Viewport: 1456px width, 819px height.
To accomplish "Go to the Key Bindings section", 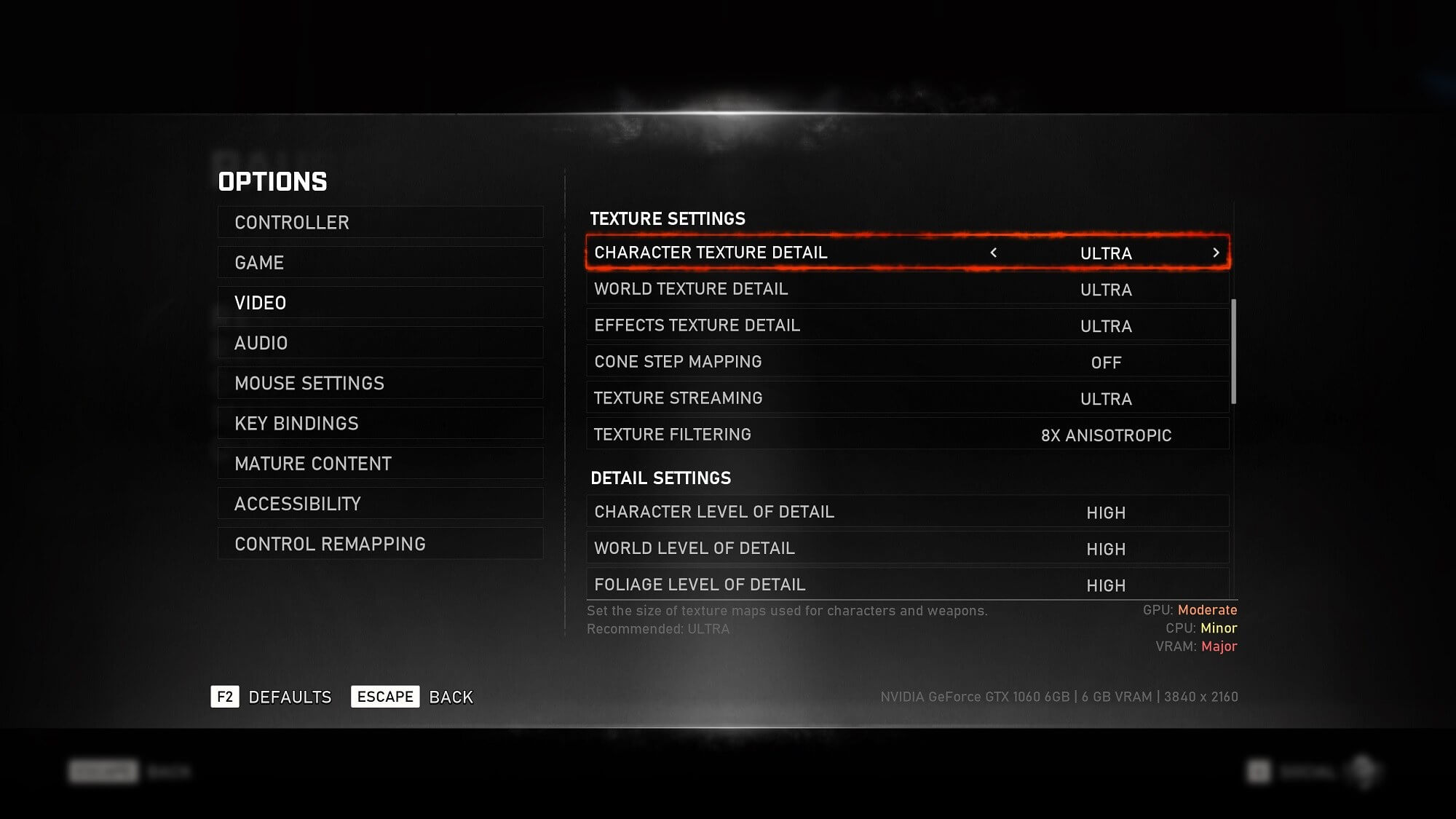I will coord(380,423).
